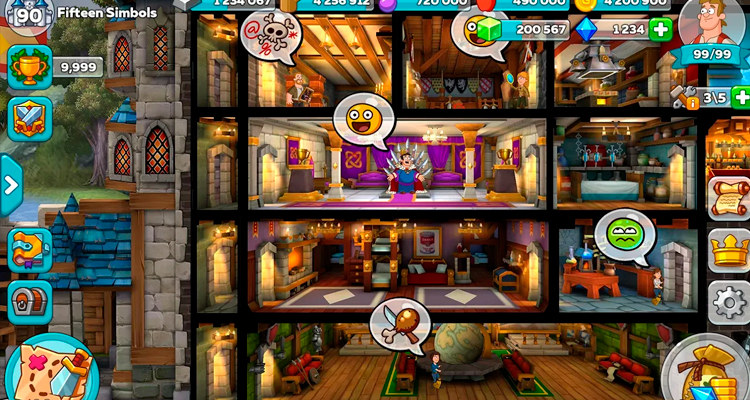
Task: Open the treasure chest icon
Action: click(x=29, y=301)
